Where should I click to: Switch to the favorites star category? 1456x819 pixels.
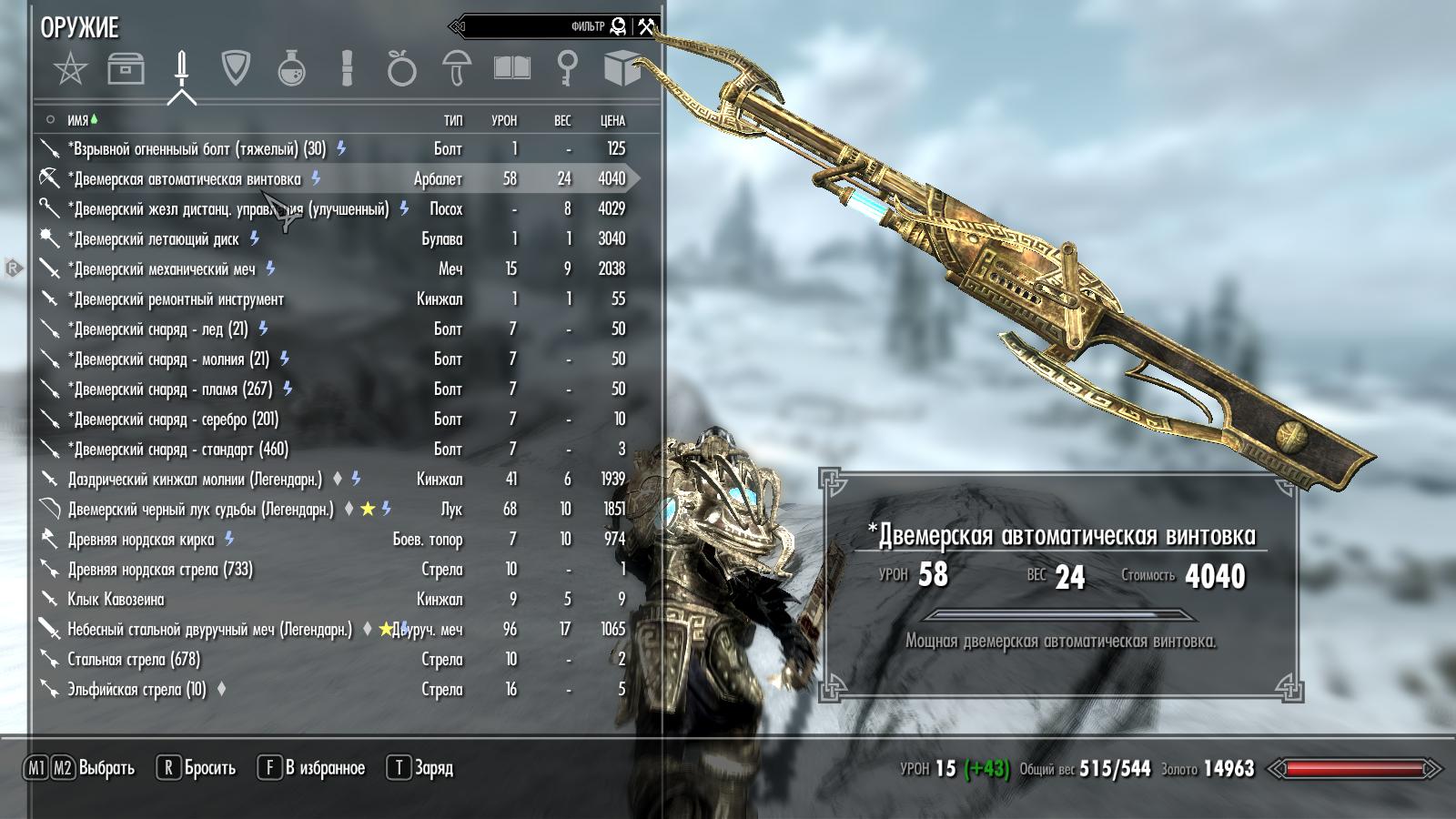(70, 69)
